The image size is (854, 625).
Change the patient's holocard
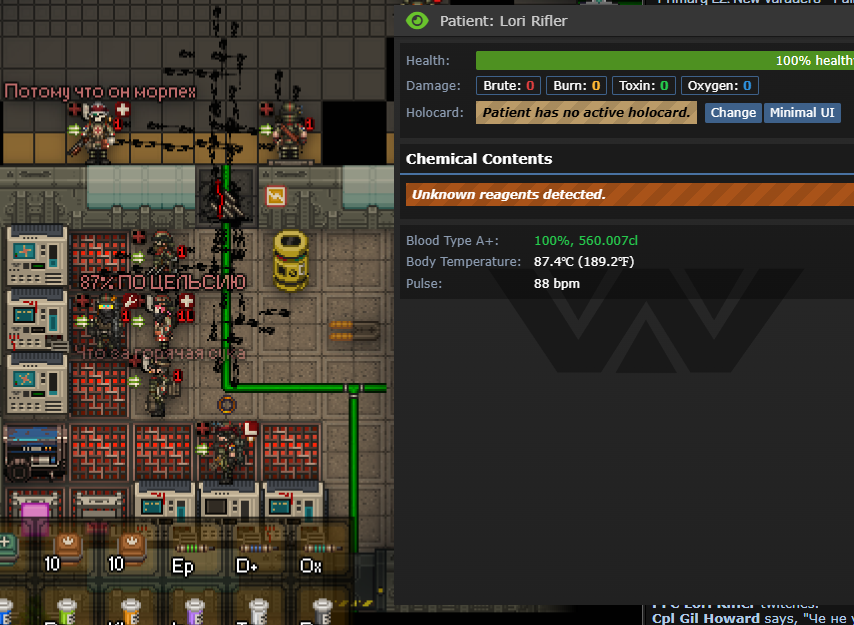pyautogui.click(x=733, y=113)
